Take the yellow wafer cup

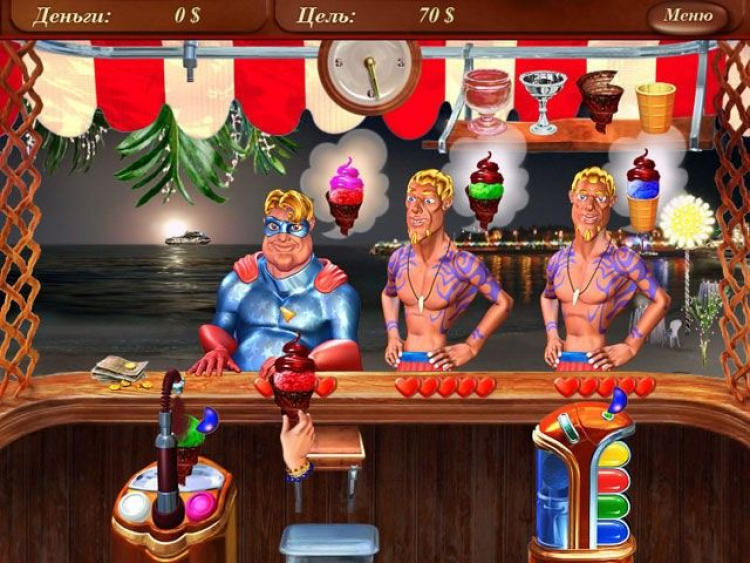(x=655, y=105)
